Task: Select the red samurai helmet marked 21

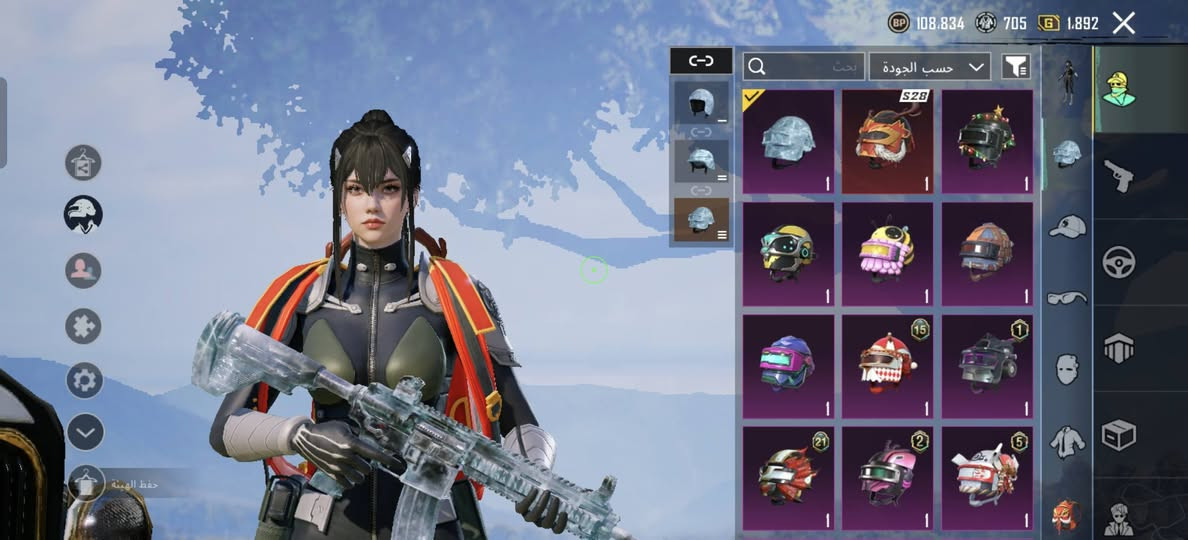Action: click(x=788, y=478)
